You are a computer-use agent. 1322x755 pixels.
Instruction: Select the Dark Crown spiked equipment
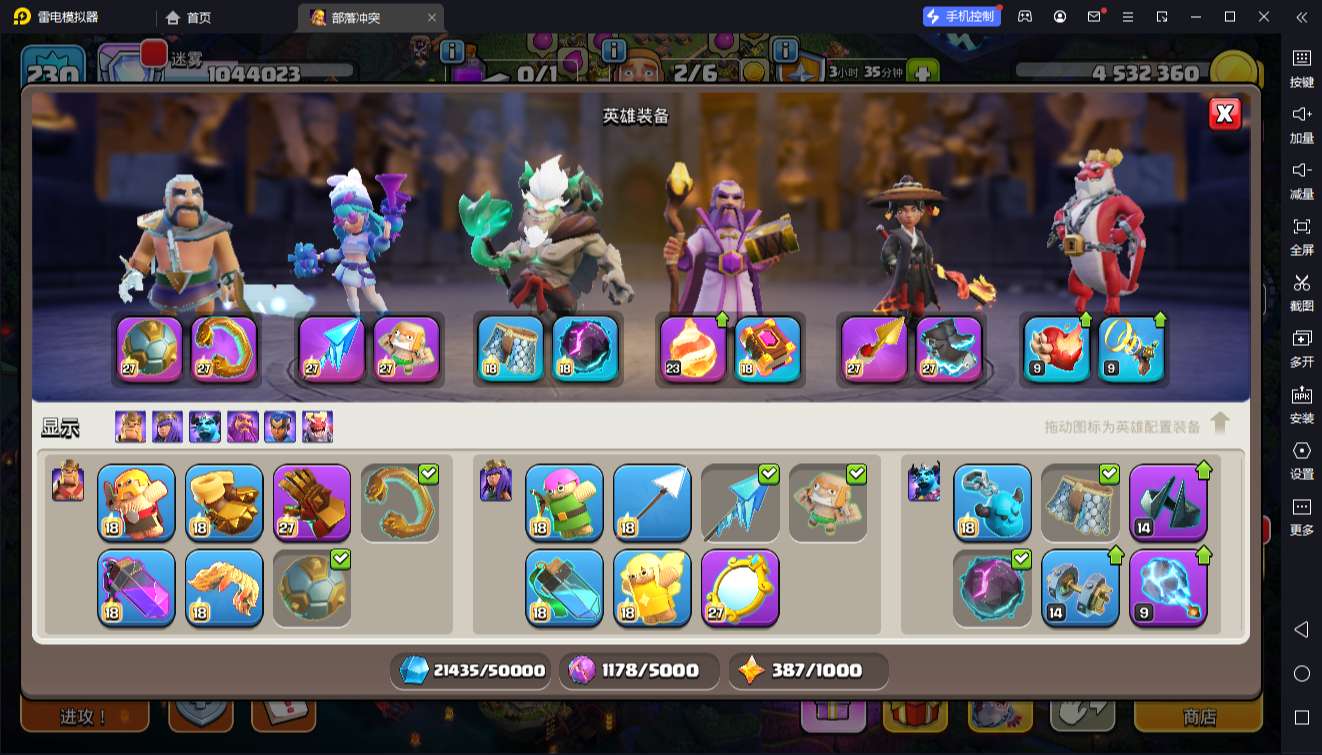tap(1168, 502)
